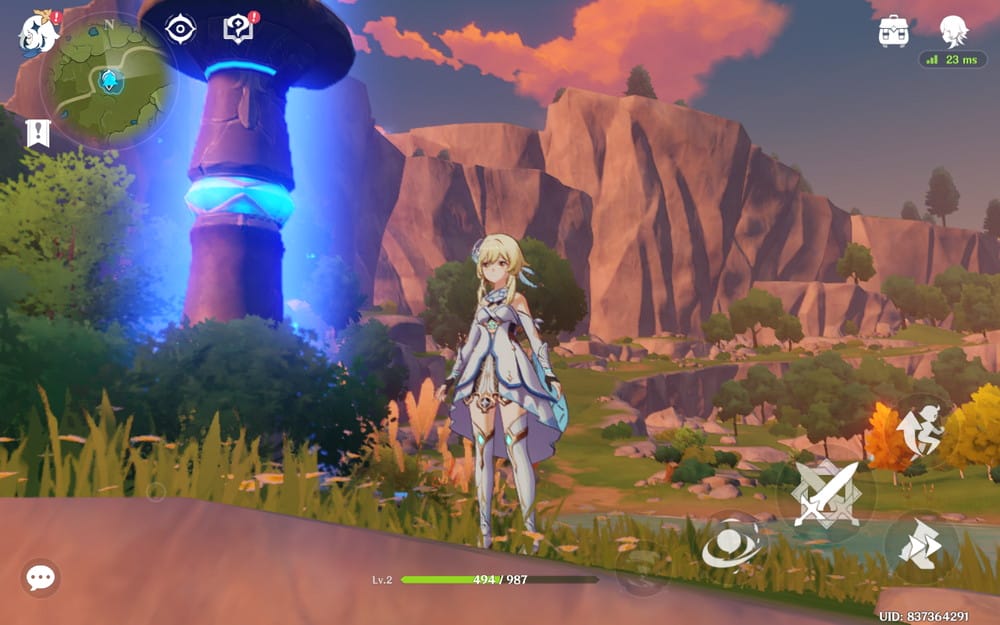The width and height of the screenshot is (1000, 625).
Task: Open the chat speech-bubble button
Action: point(40,577)
